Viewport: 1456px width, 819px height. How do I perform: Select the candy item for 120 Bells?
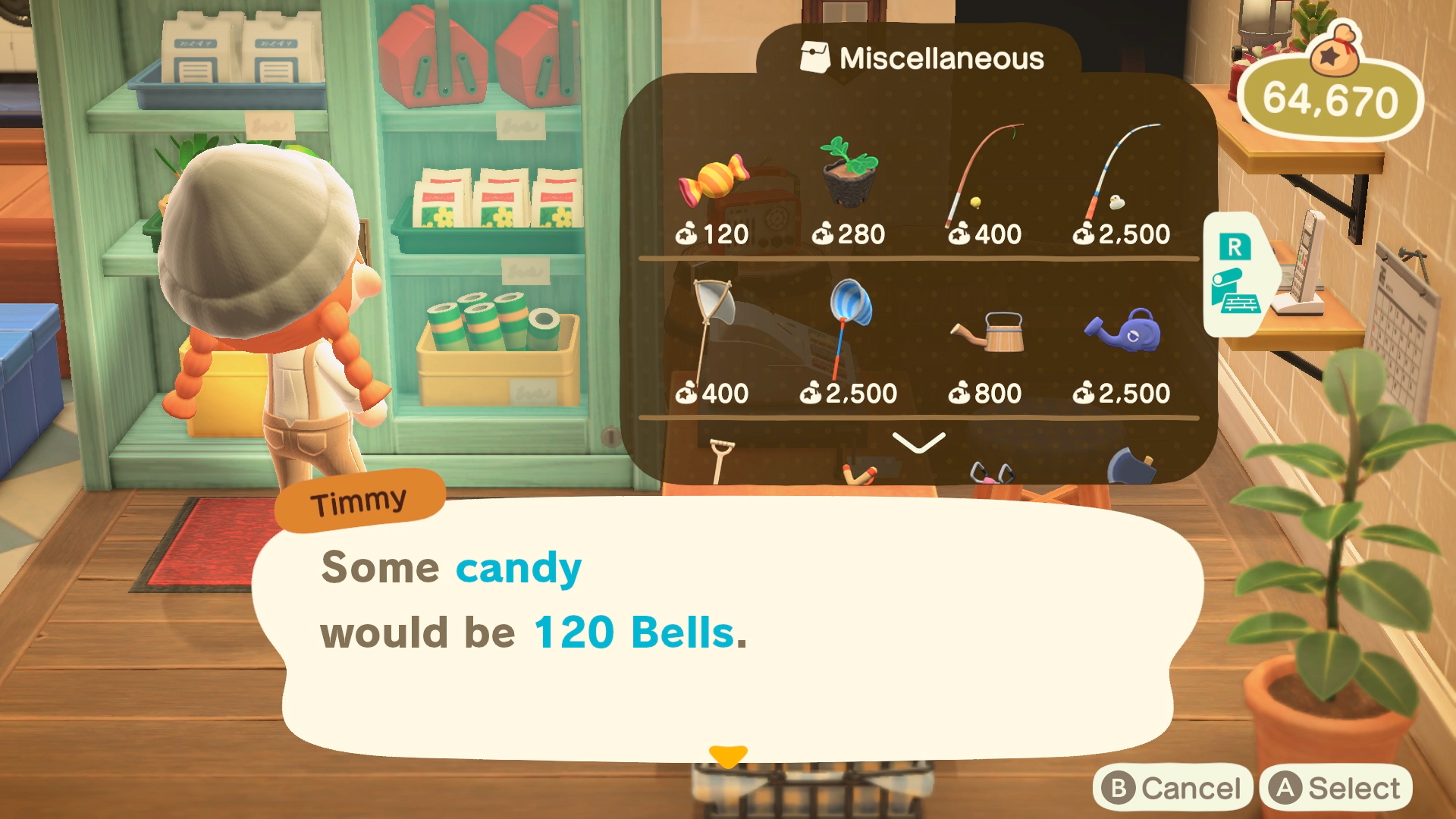pyautogui.click(x=713, y=182)
